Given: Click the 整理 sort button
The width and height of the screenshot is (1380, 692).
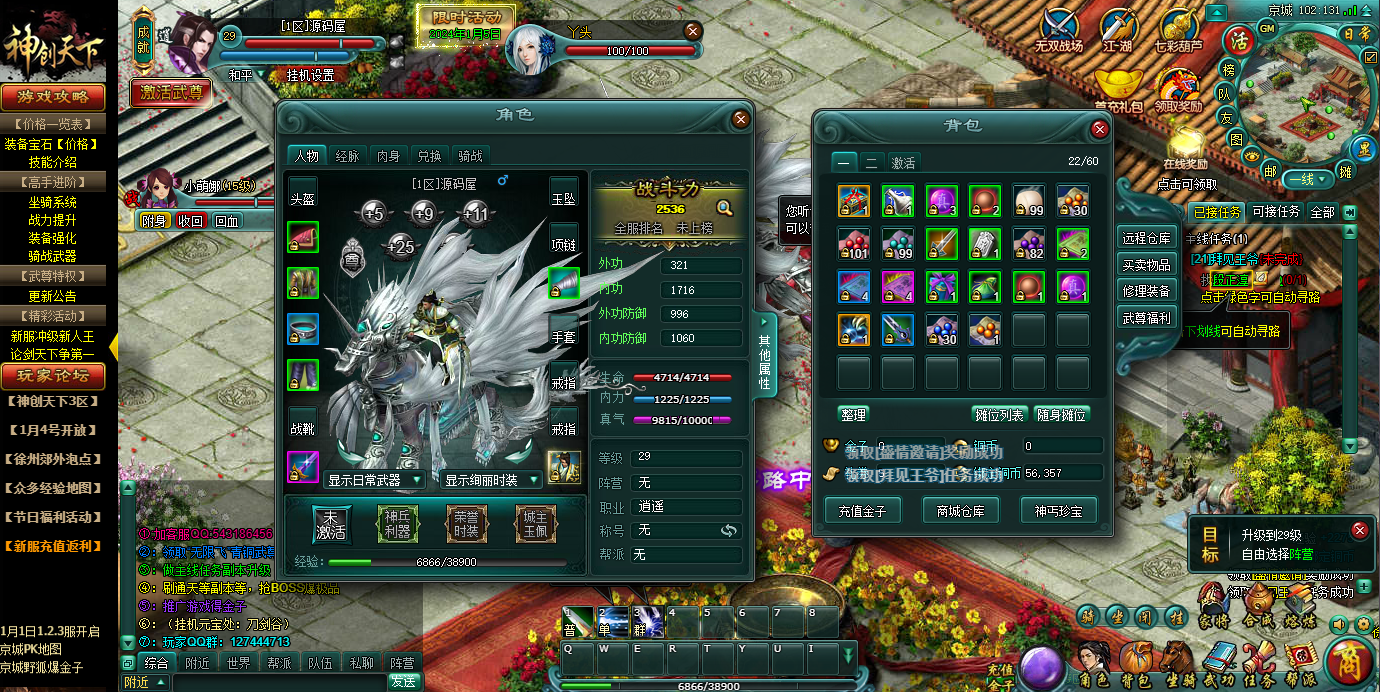Looking at the screenshot, I should 853,414.
